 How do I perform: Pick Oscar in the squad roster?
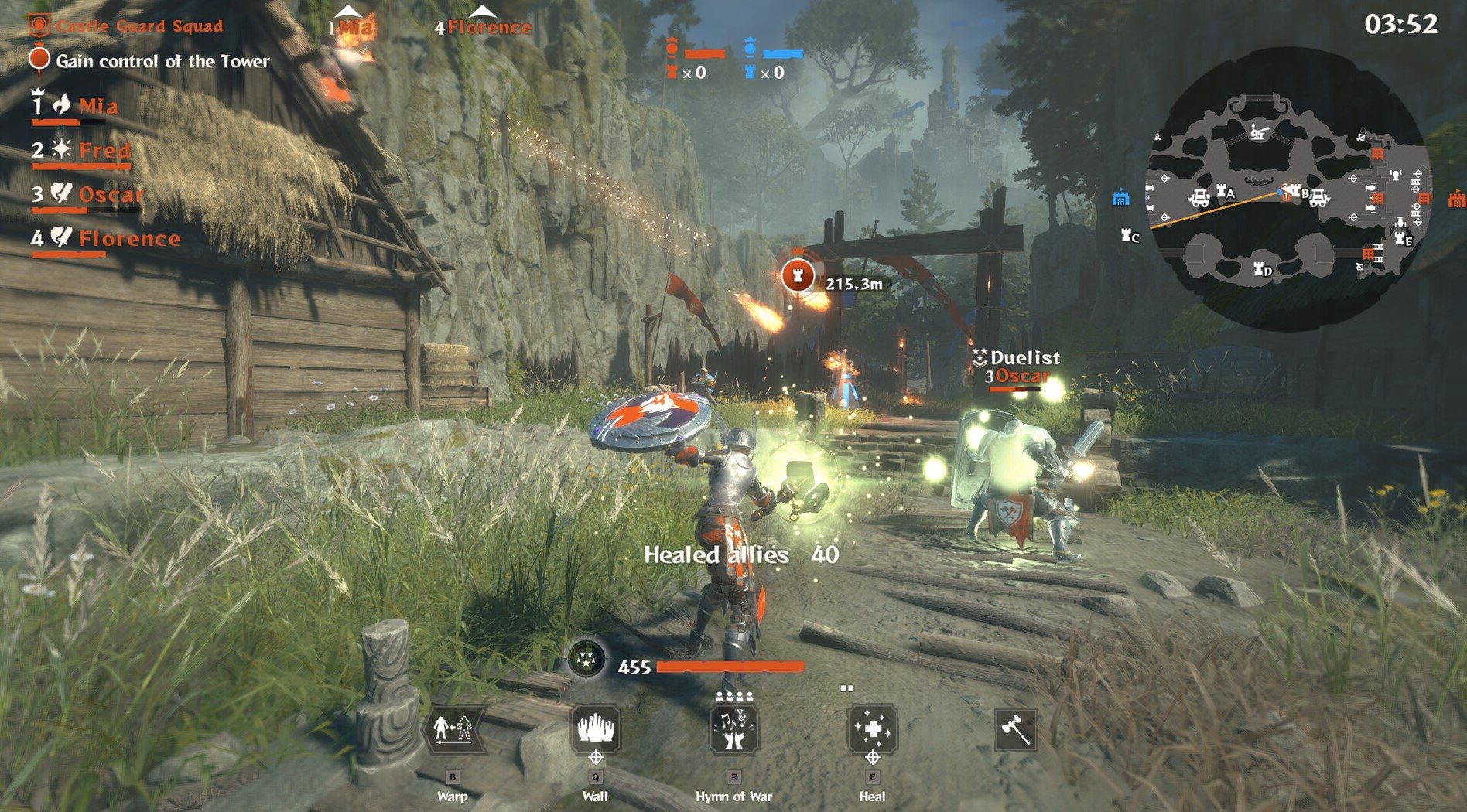[111, 194]
